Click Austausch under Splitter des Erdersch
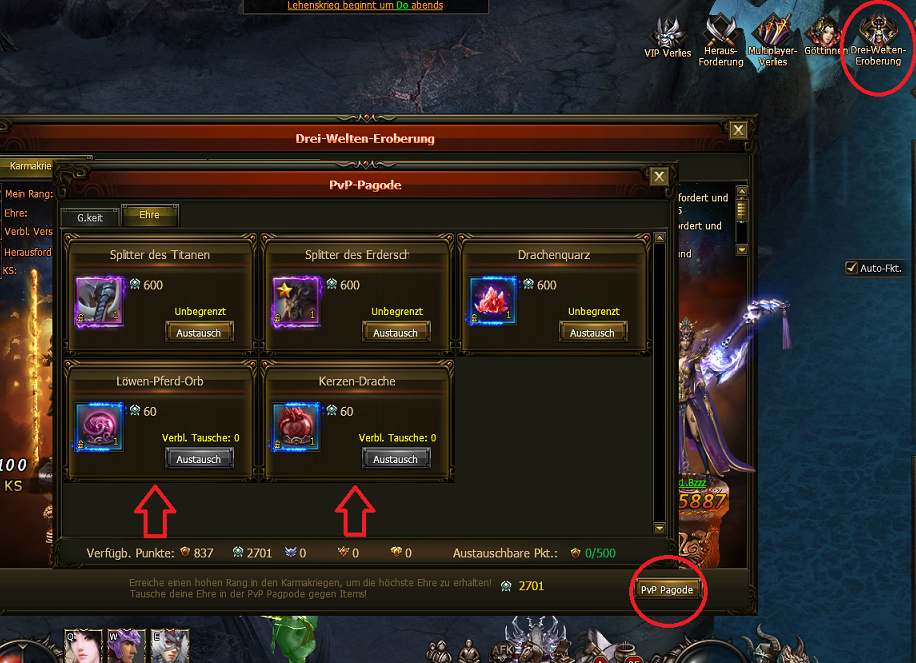 point(396,332)
